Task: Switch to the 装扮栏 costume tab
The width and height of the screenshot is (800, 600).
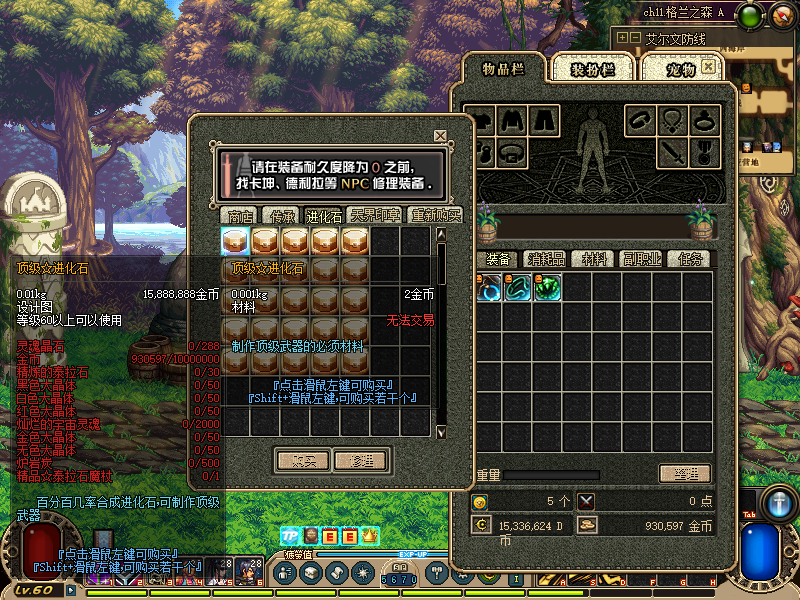Action: pyautogui.click(x=591, y=69)
